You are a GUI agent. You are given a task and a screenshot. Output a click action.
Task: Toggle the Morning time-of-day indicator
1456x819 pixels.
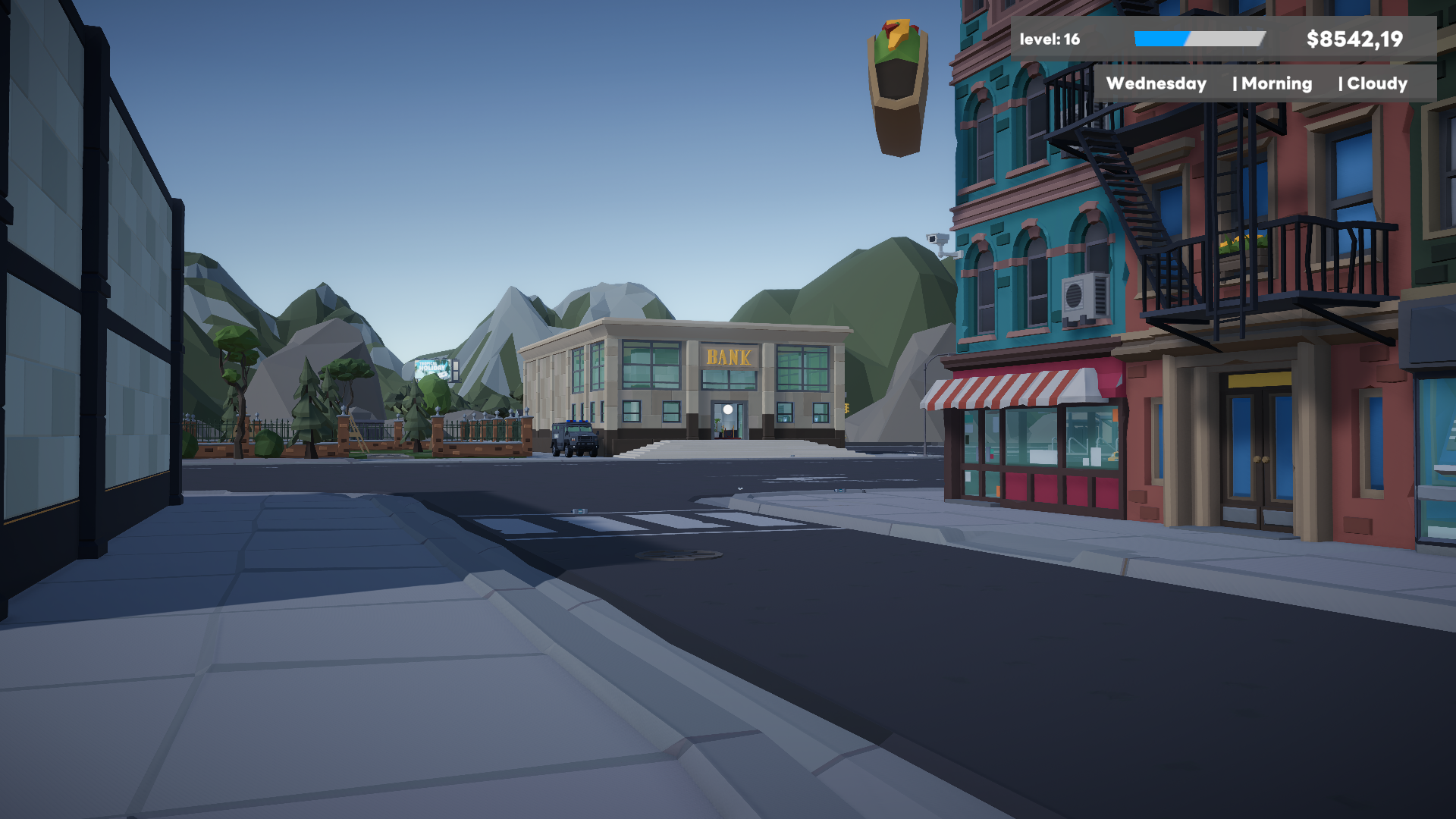click(x=1276, y=83)
